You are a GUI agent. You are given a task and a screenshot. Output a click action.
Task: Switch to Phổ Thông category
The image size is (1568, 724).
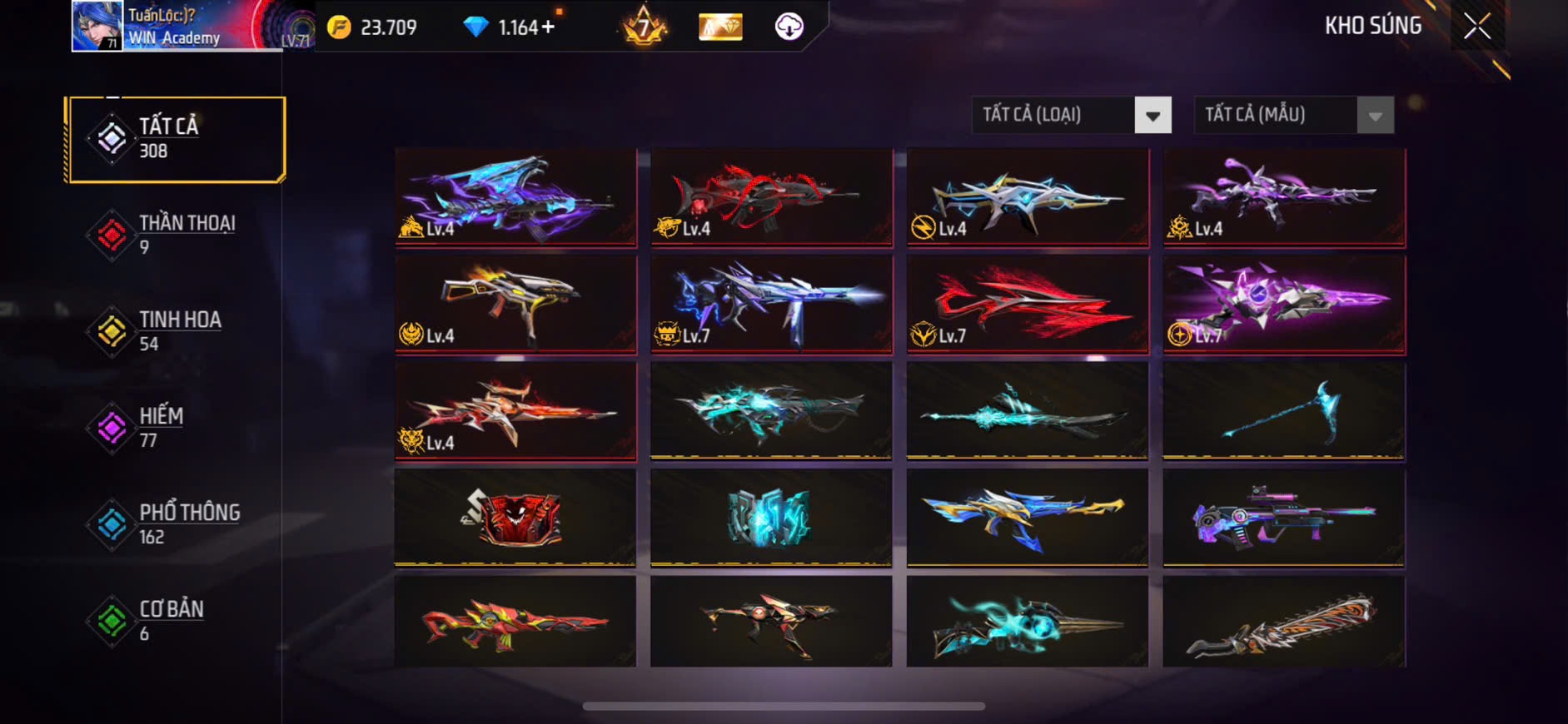(176, 524)
